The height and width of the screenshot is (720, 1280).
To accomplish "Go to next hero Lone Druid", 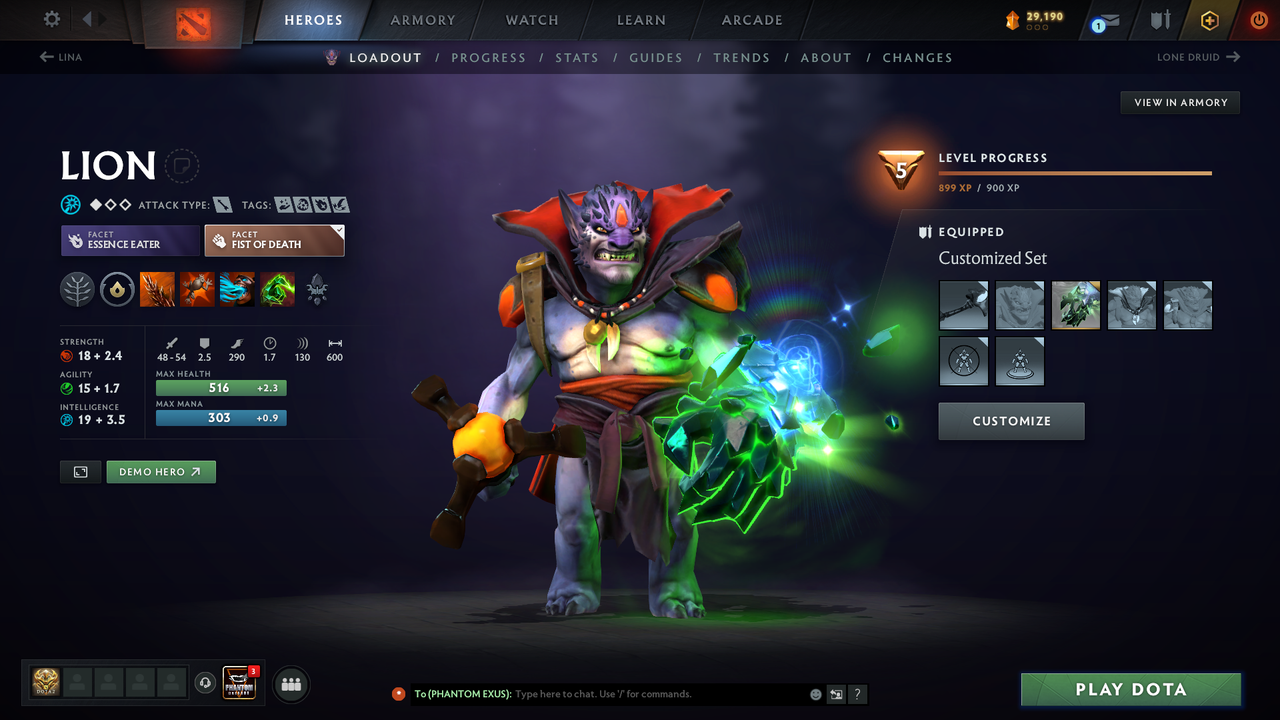I will (x=1198, y=57).
